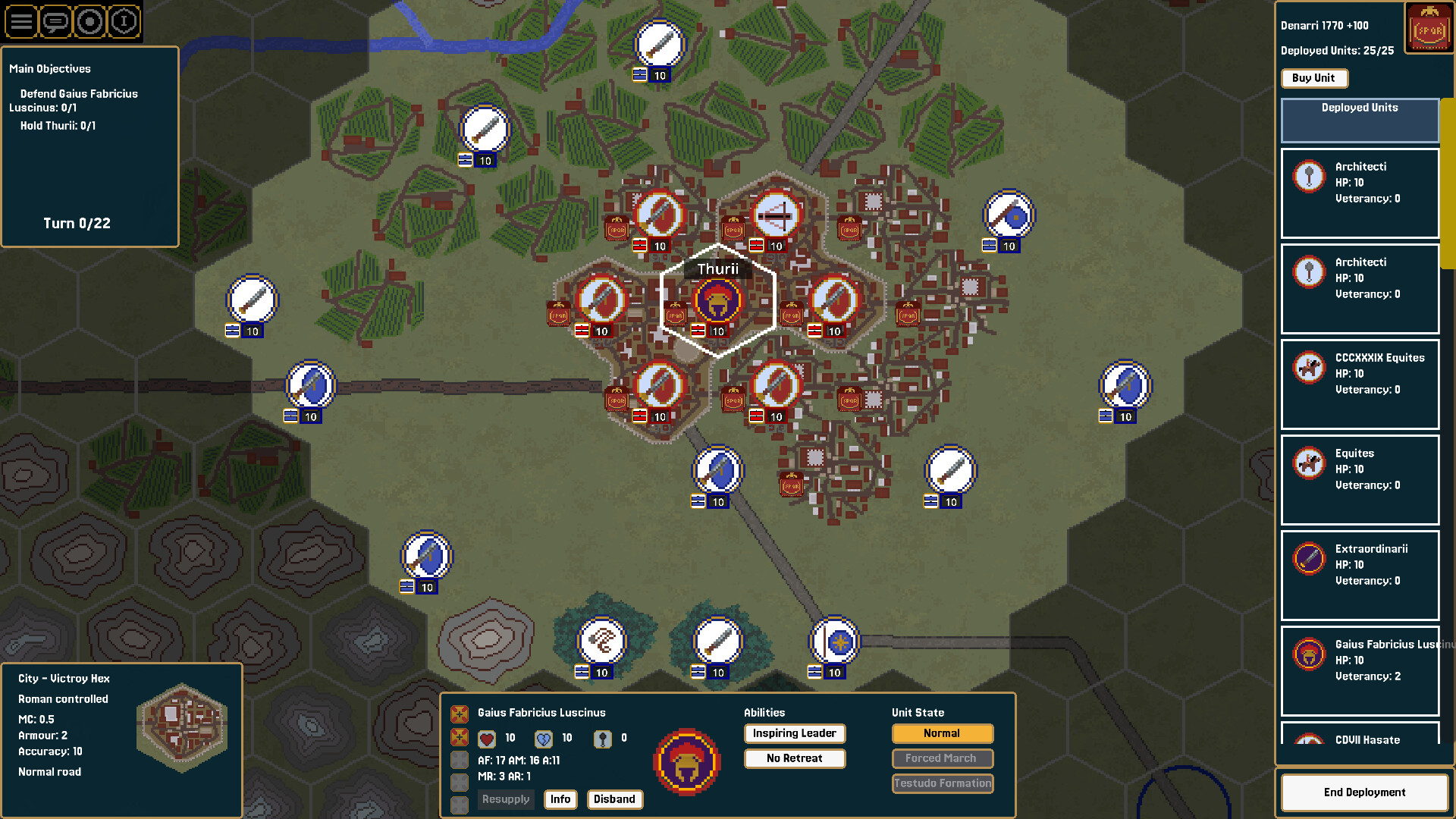Image resolution: width=1456 pixels, height=819 pixels.
Task: Open the hamburger menu icon
Action: click(20, 22)
